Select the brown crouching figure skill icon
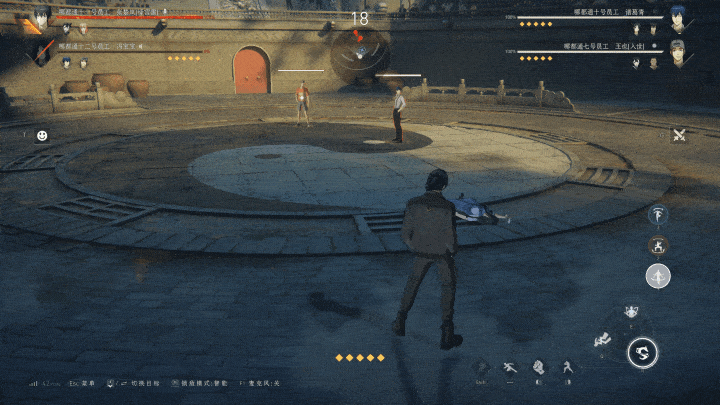This screenshot has height=405, width=720. (658, 244)
